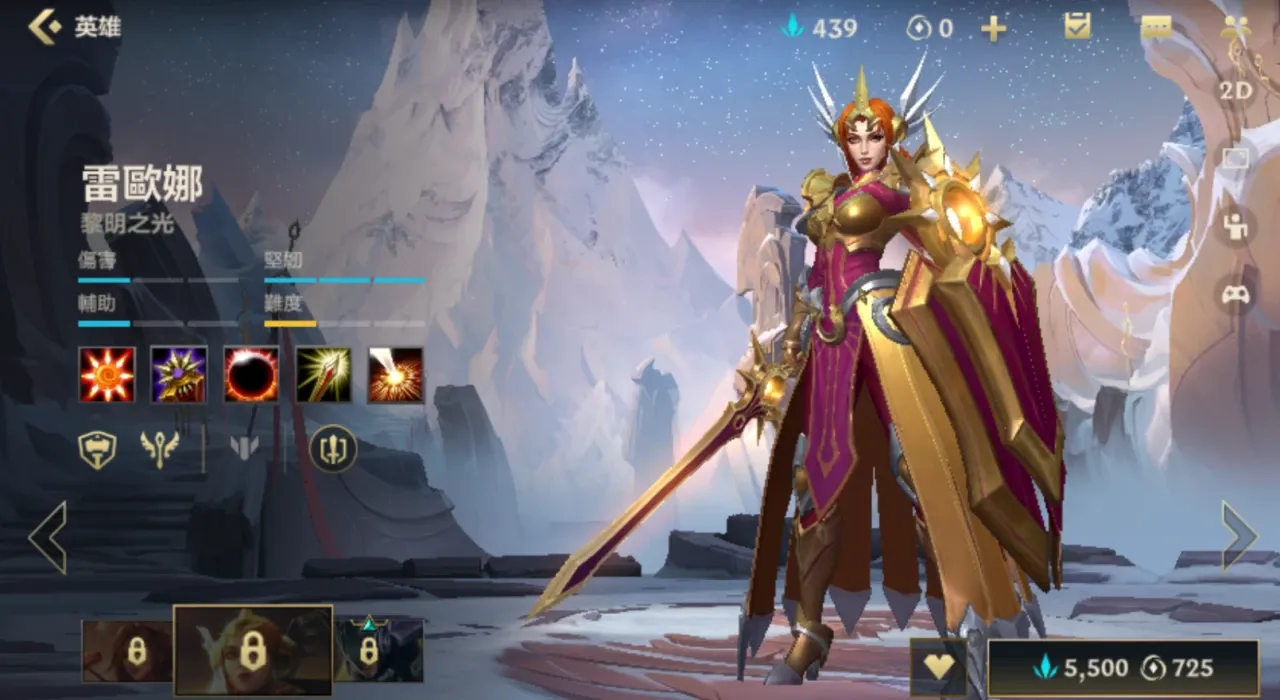This screenshot has height=700, width=1280.
Task: Click the gamepad icon button
Action: pyautogui.click(x=1236, y=295)
